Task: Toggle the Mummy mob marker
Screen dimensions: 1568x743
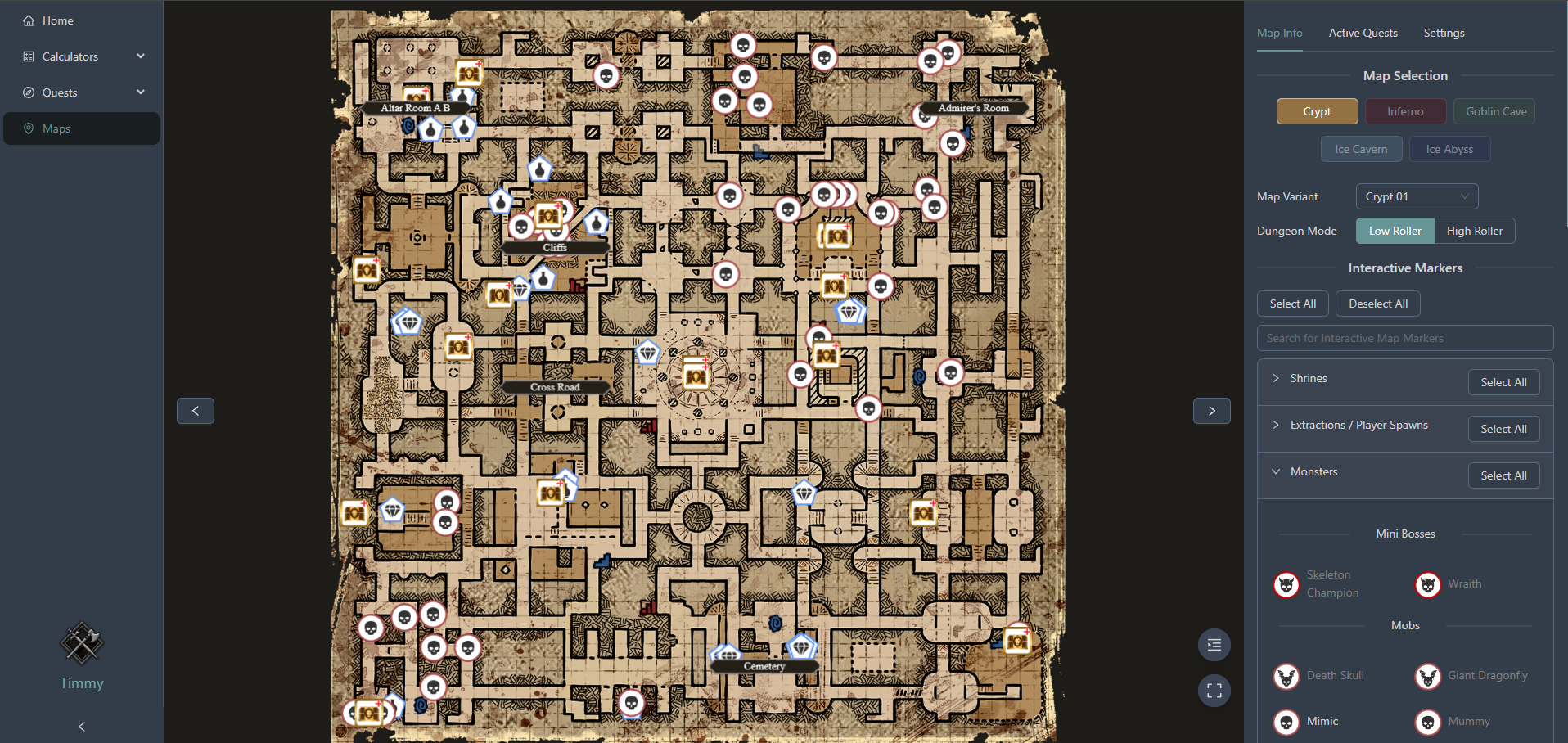Action: pos(1427,722)
